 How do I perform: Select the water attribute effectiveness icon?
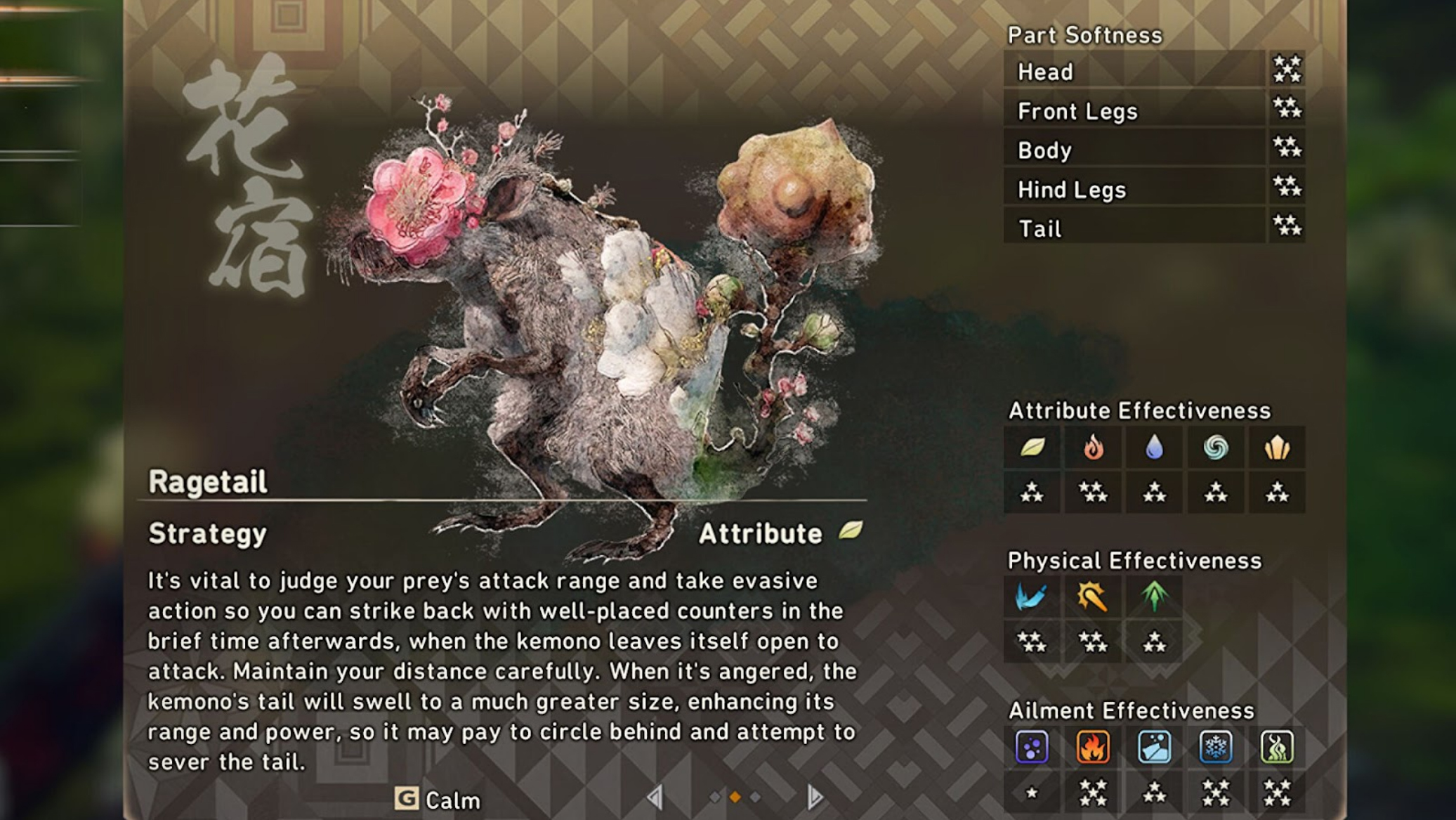[x=1155, y=448]
